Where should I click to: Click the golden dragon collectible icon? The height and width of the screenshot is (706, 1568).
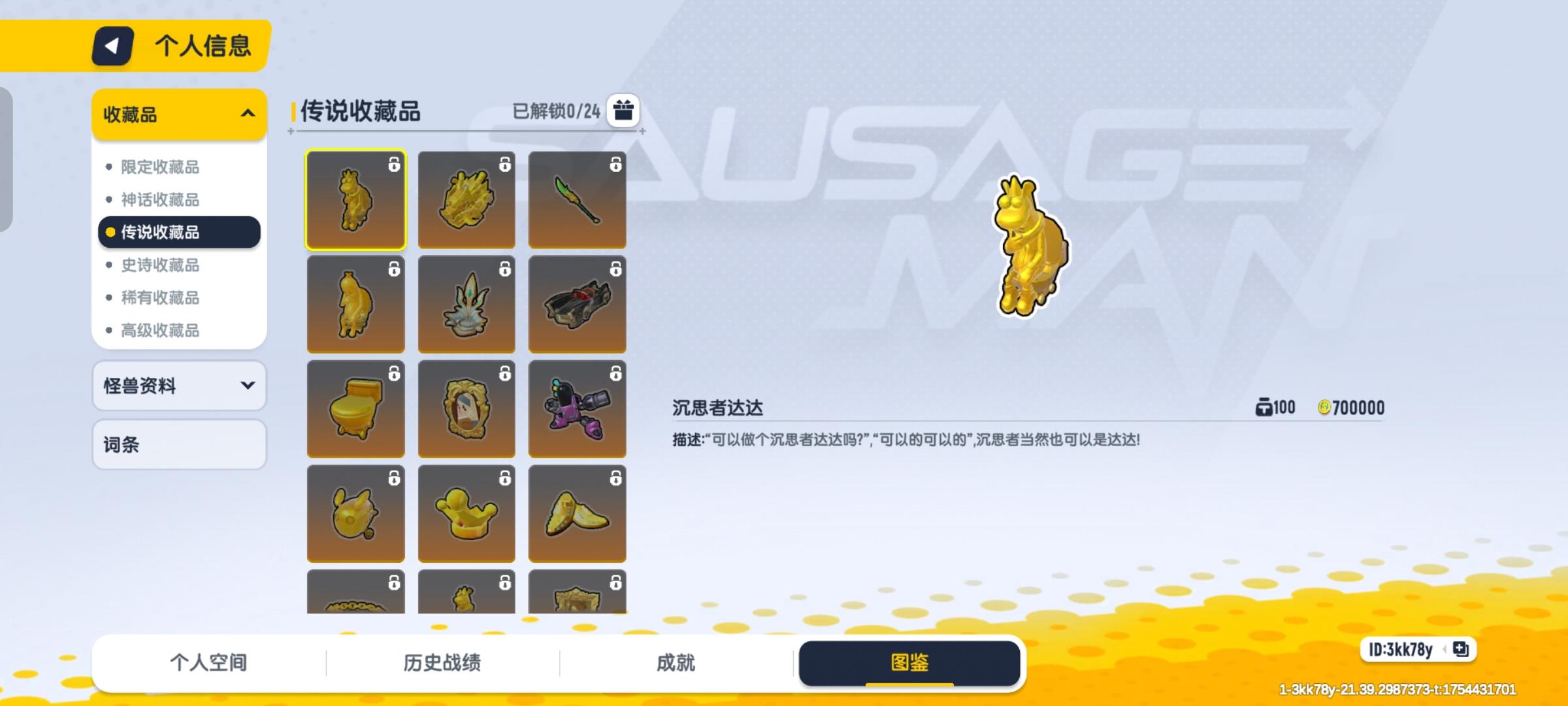tap(466, 199)
